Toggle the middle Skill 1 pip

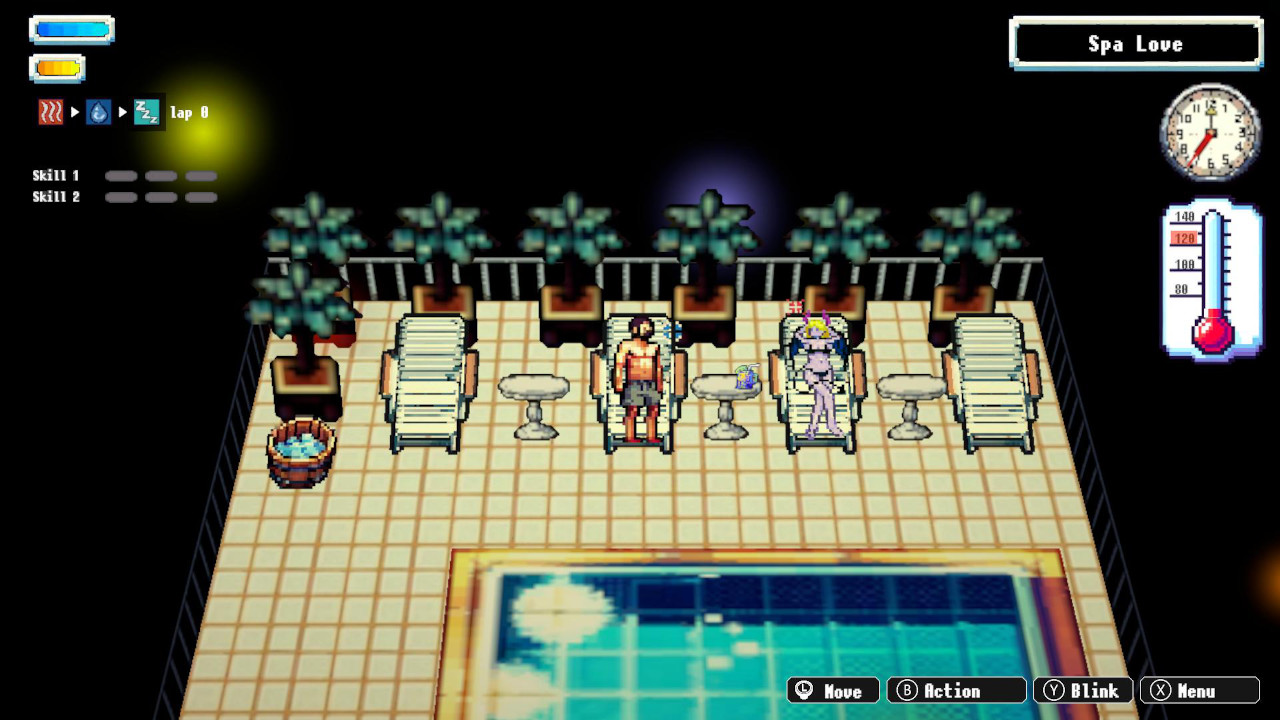coord(161,175)
